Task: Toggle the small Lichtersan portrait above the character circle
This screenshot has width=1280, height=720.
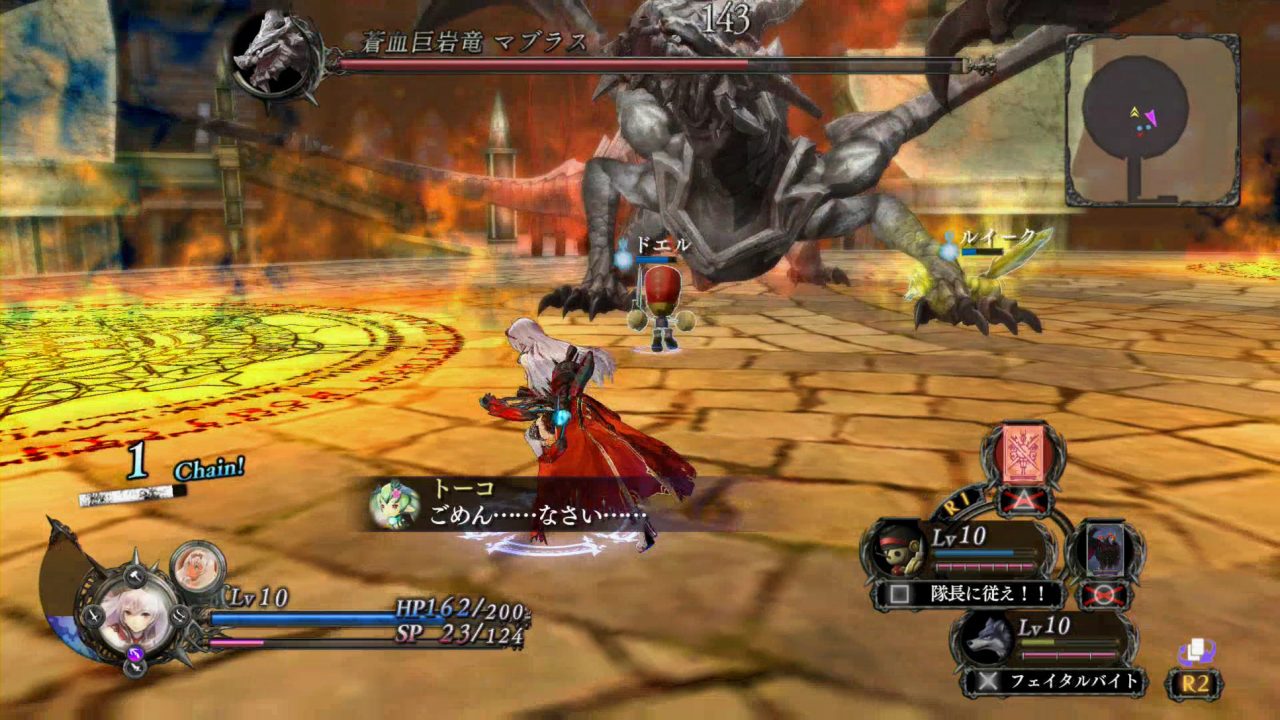Action: 197,565
